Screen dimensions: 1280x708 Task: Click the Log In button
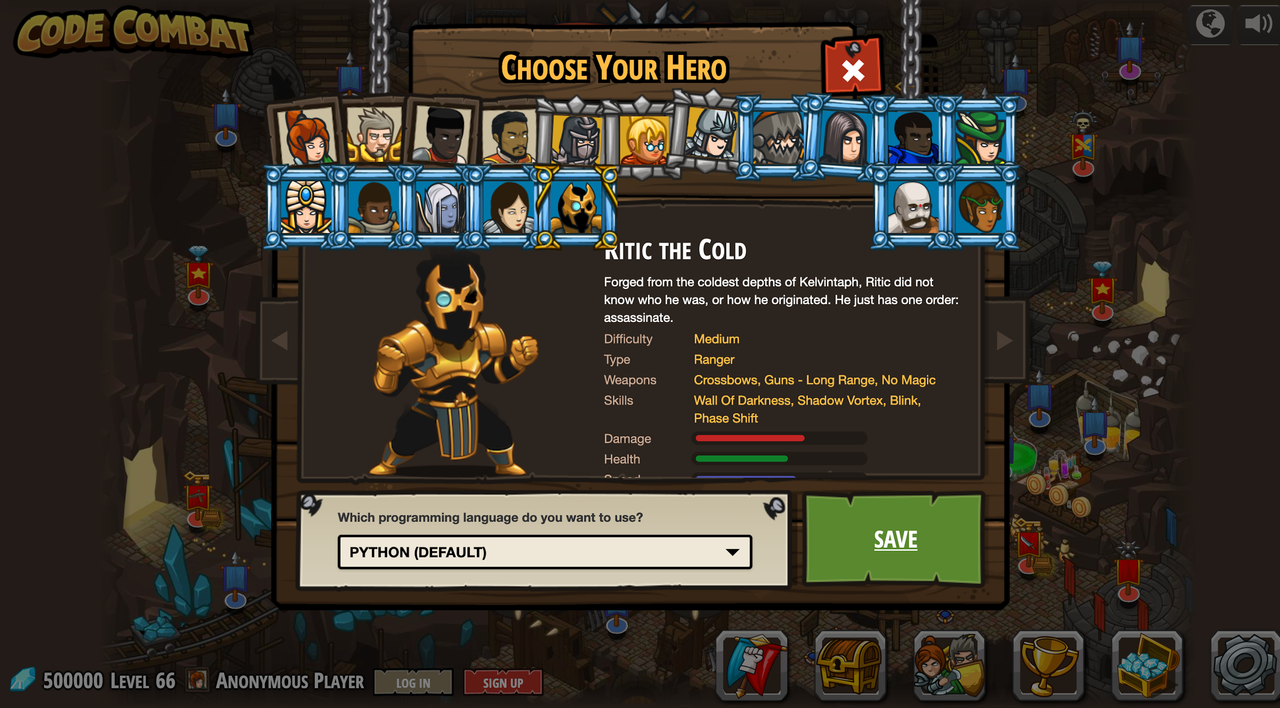tap(413, 683)
